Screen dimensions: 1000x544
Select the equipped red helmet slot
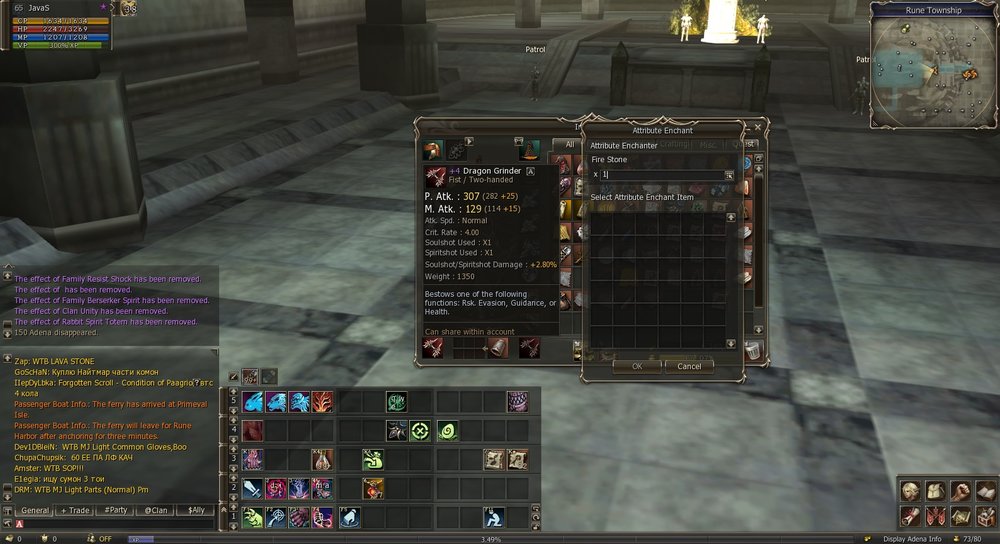tap(434, 150)
